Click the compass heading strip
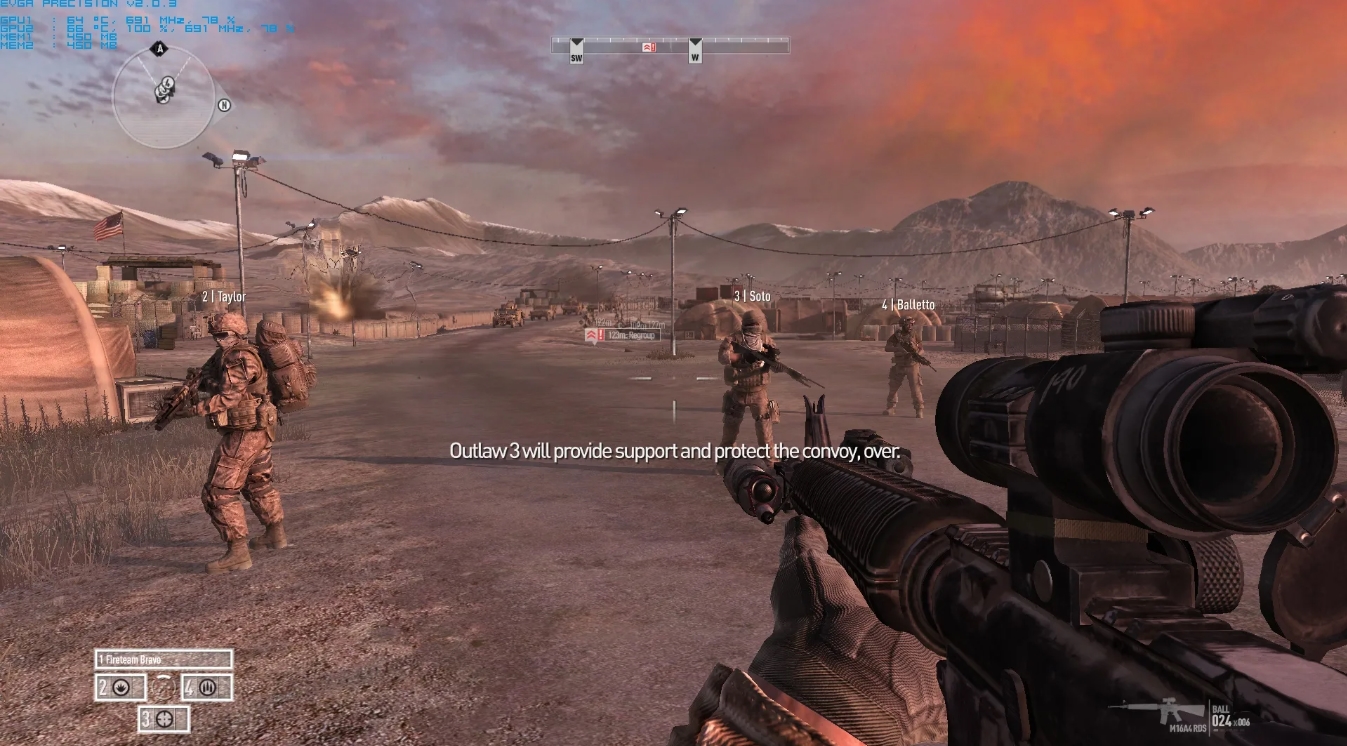The image size is (1347, 746). pos(670,44)
